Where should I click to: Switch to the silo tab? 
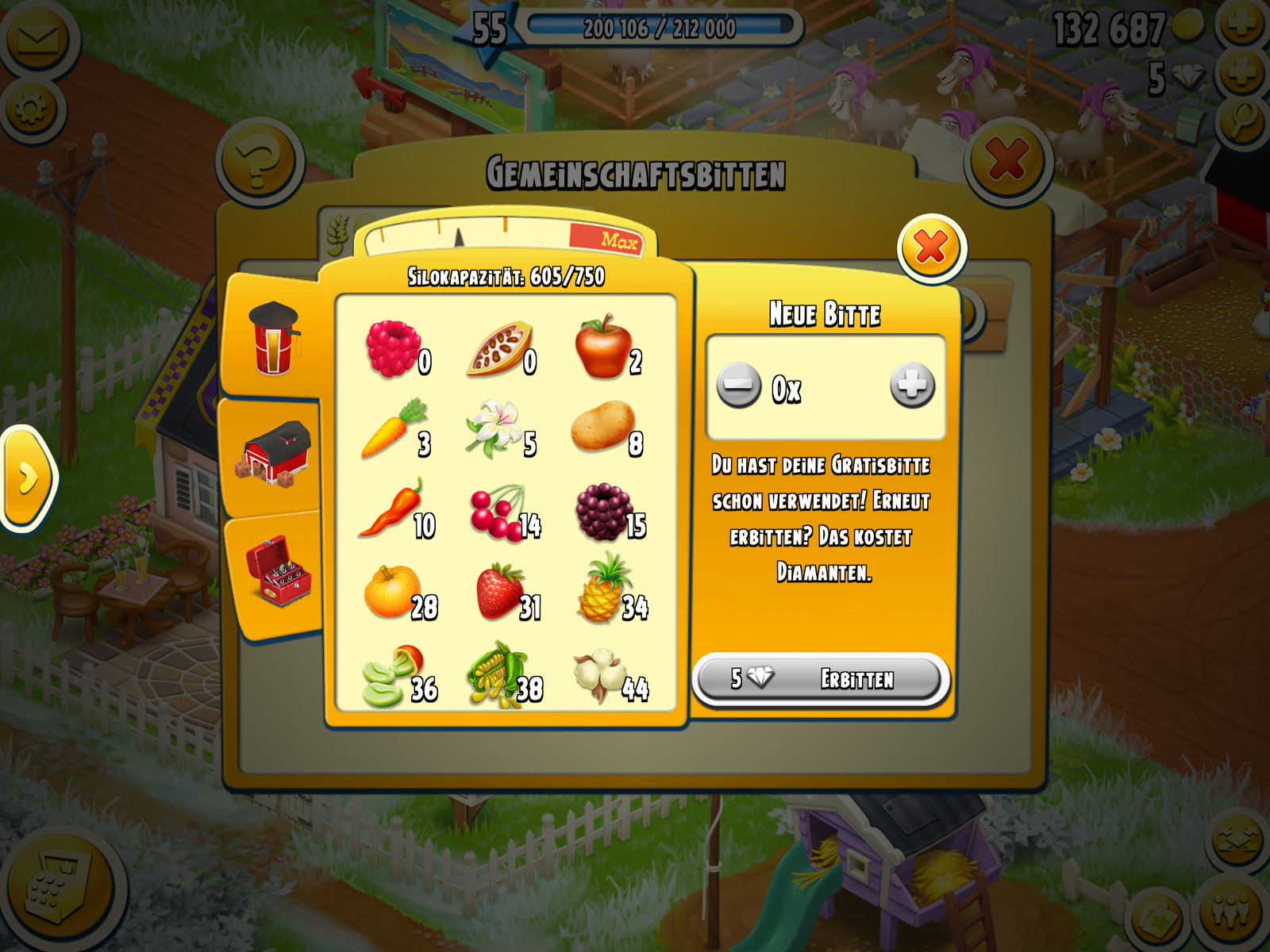click(x=274, y=339)
